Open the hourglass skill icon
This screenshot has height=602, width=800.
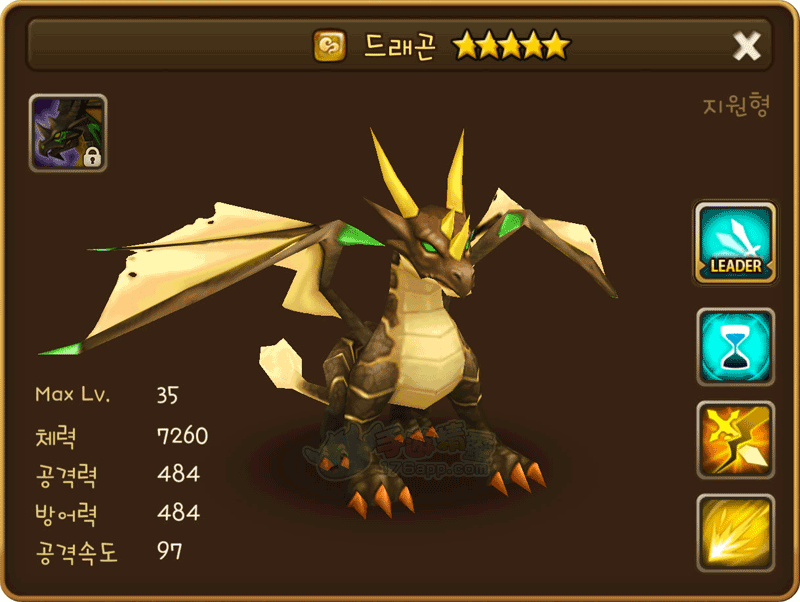(x=736, y=347)
